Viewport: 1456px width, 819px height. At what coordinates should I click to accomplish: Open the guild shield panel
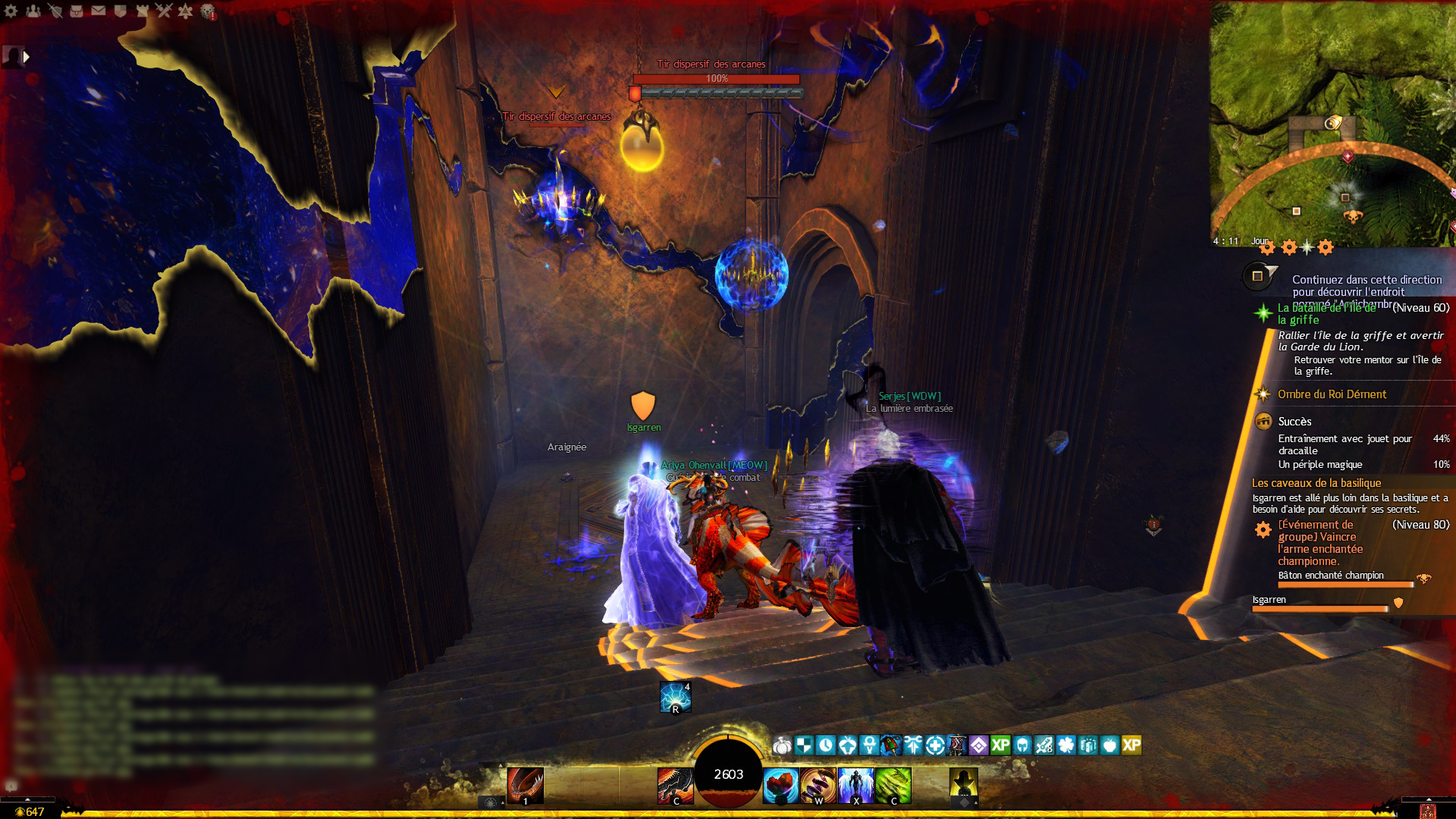[120, 11]
